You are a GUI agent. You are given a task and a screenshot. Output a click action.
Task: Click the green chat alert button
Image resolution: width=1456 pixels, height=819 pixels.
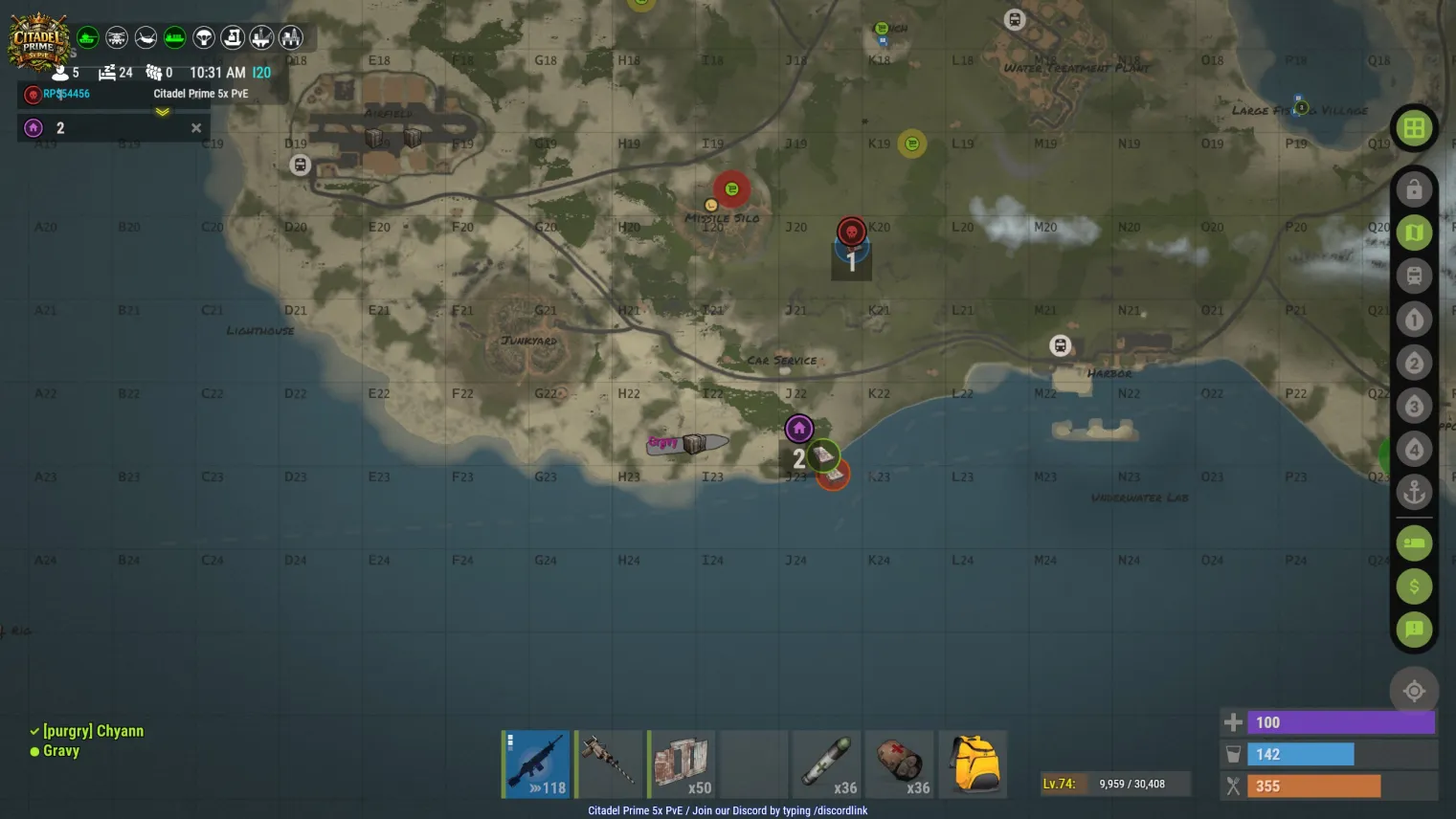click(x=1414, y=629)
